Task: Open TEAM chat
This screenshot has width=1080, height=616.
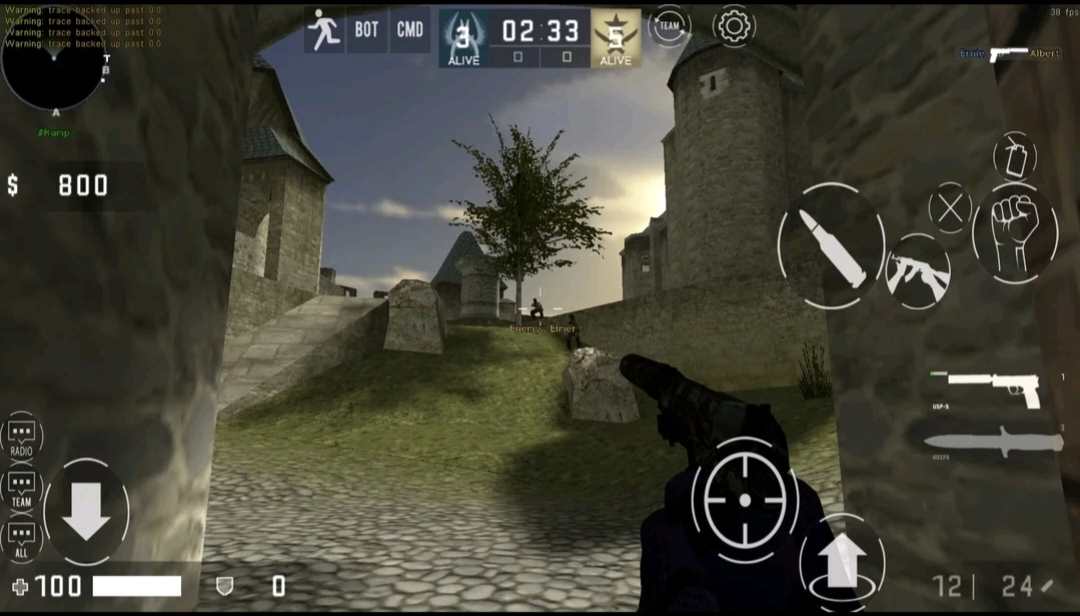Action: pyautogui.click(x=22, y=488)
